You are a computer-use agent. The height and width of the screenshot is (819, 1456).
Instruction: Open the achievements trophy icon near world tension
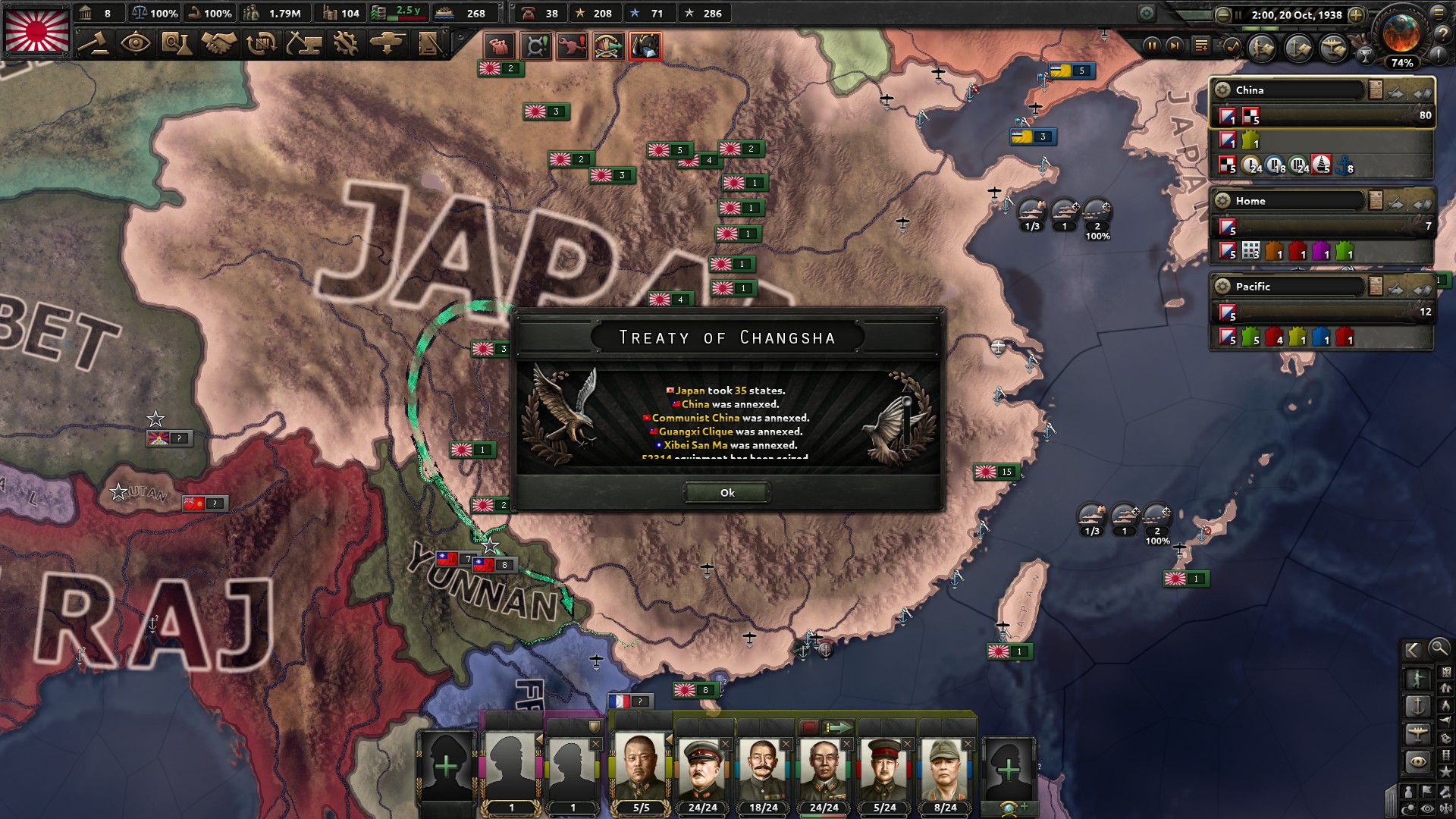(1366, 55)
